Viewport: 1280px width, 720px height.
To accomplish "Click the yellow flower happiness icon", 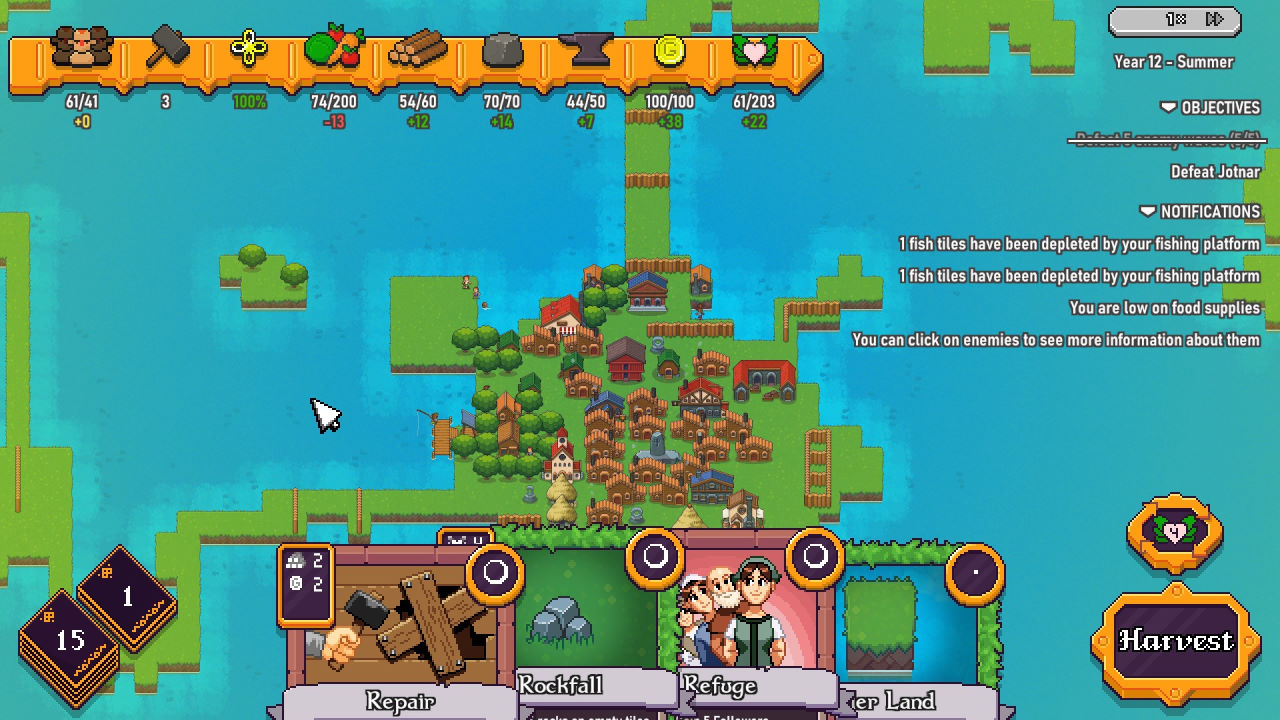I will coord(249,49).
